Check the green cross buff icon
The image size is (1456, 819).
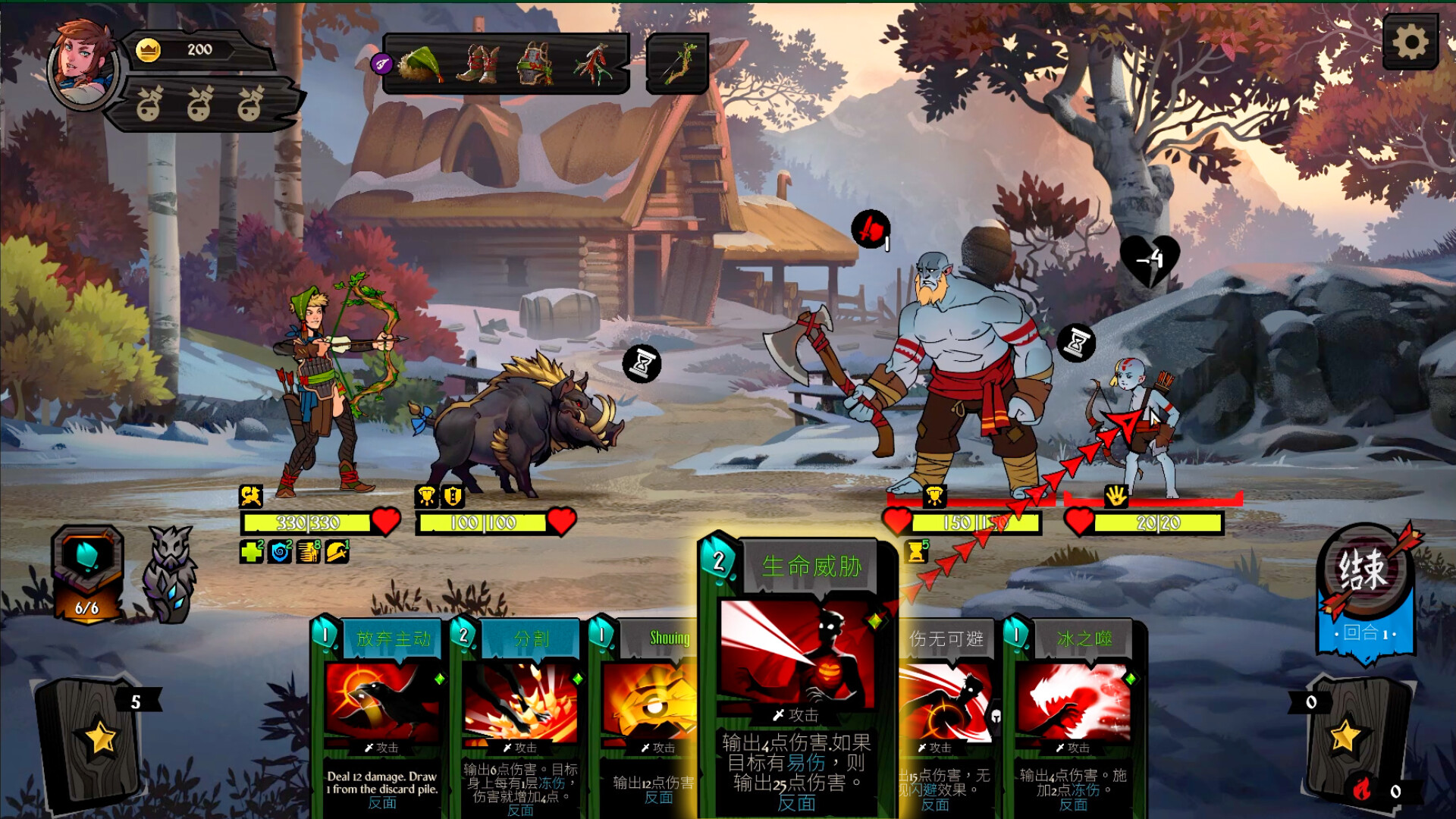251,551
